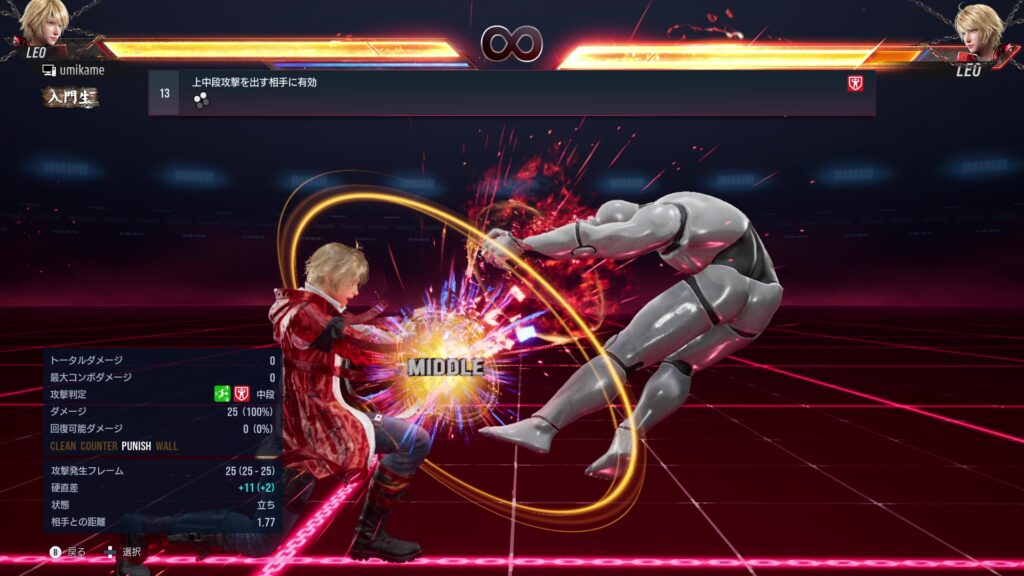Click the 戻る back label
1024x576 pixels.
click(x=76, y=552)
